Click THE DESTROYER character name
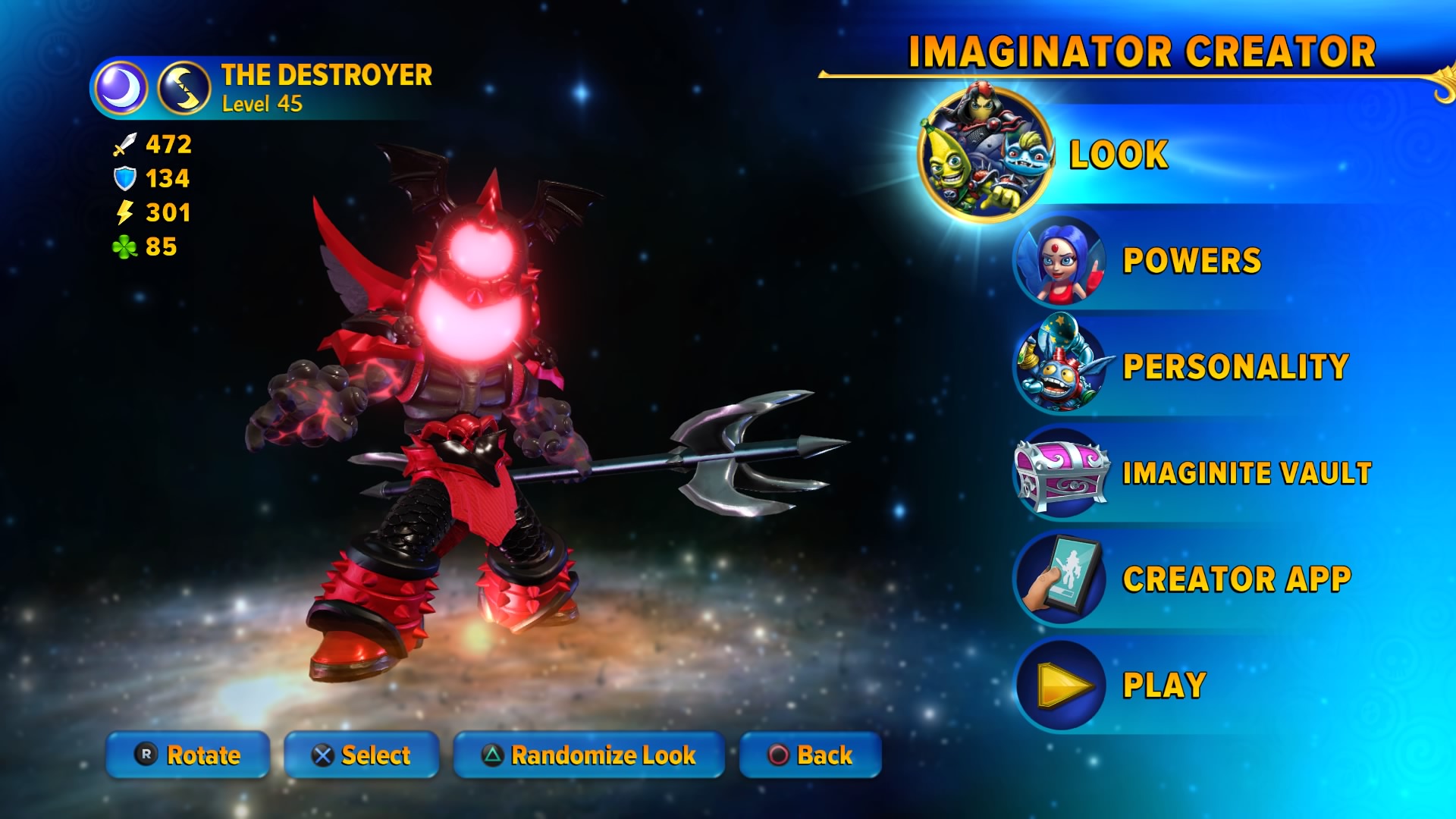 point(325,74)
